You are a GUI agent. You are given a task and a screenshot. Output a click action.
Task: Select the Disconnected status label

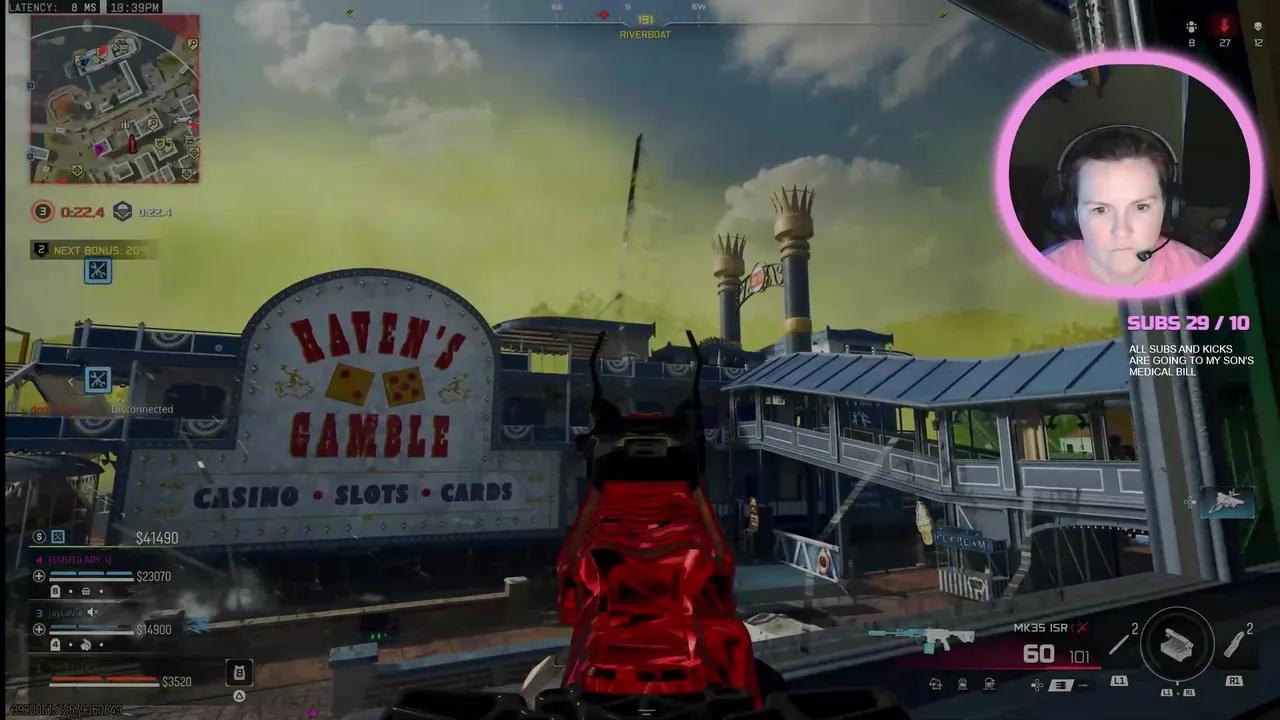pyautogui.click(x=141, y=409)
